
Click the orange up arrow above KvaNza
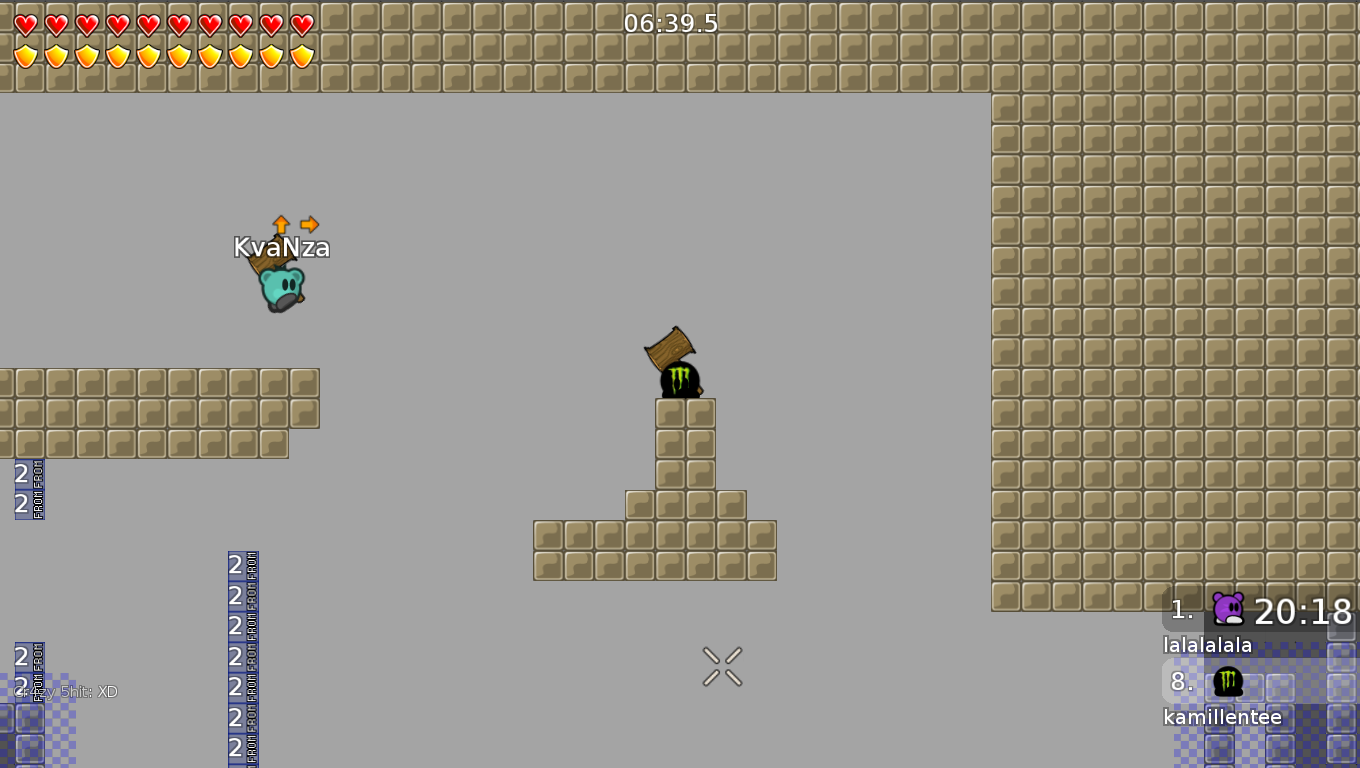pos(281,225)
